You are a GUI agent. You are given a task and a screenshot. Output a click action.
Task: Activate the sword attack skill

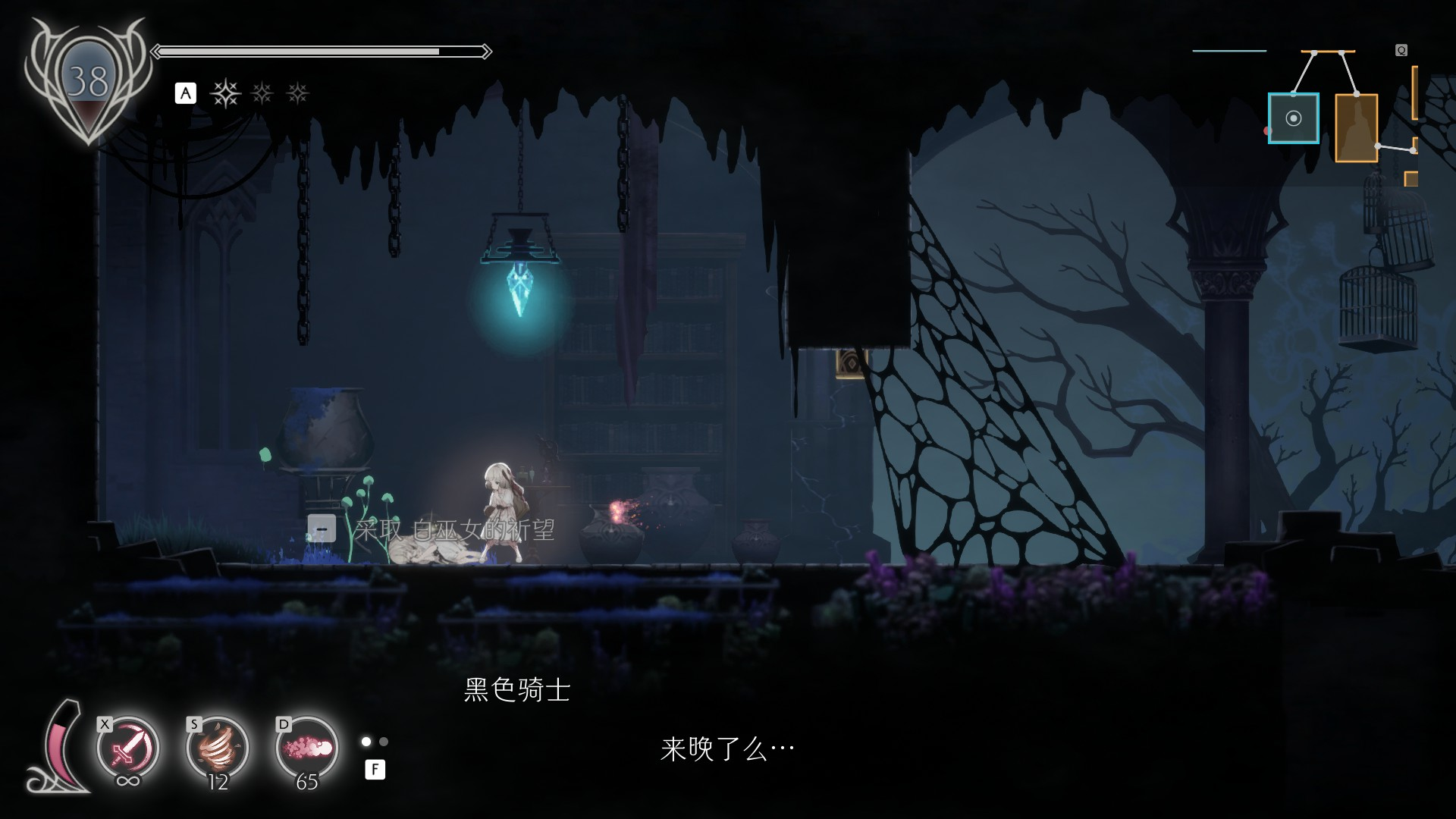[127, 748]
